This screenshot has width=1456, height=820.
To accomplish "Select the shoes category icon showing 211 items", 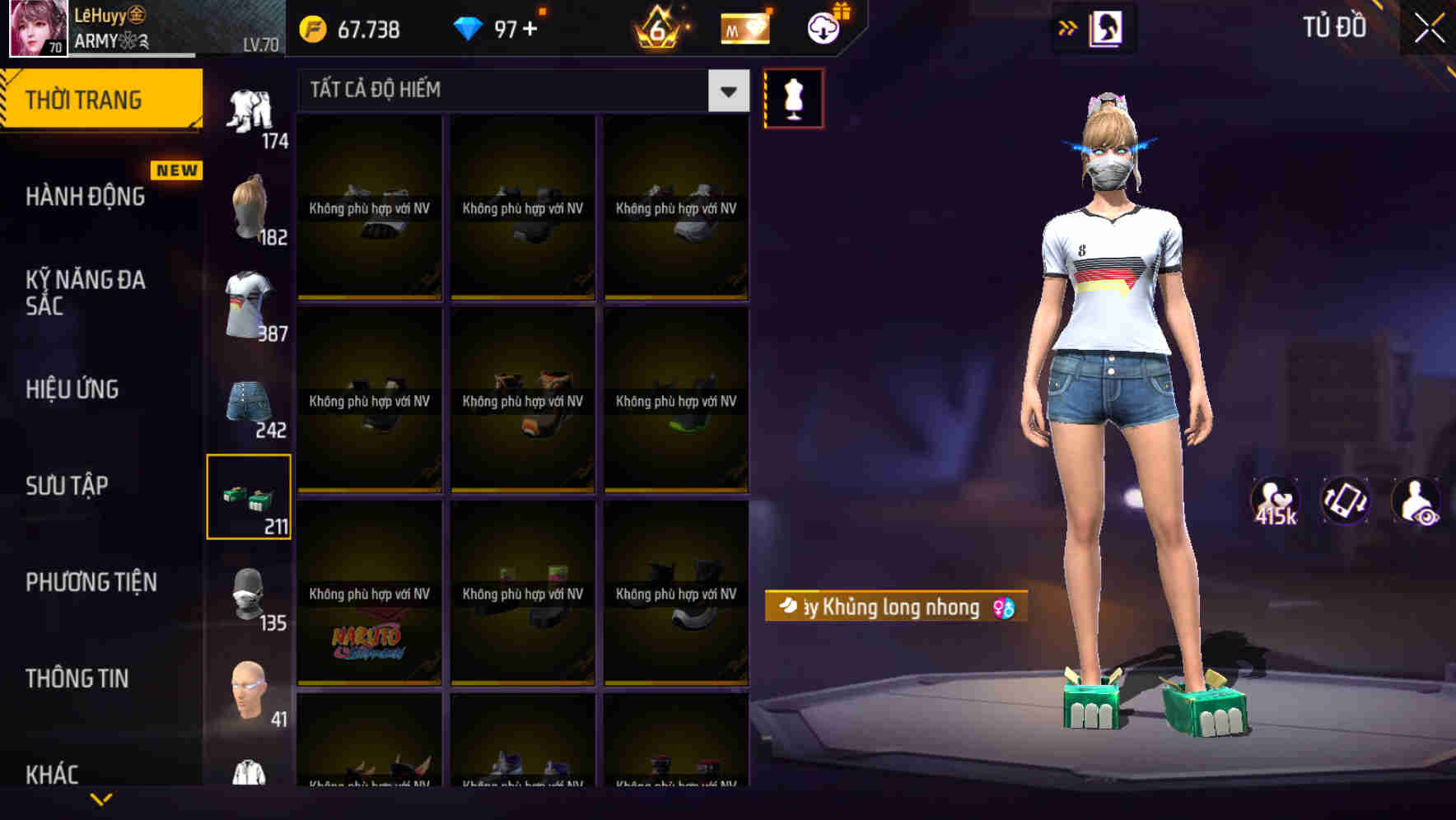I will (250, 494).
